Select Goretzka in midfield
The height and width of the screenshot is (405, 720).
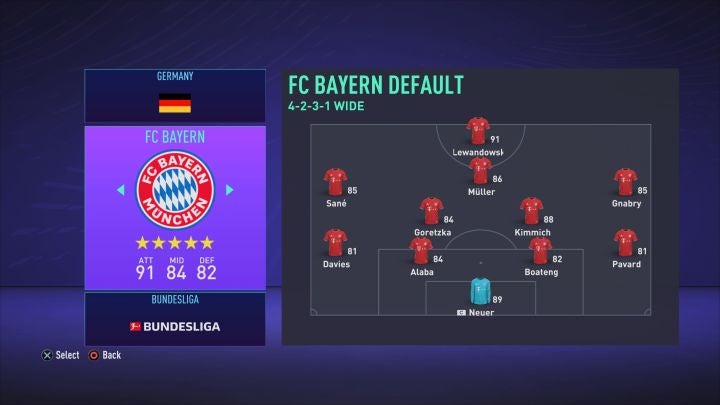pyautogui.click(x=432, y=212)
